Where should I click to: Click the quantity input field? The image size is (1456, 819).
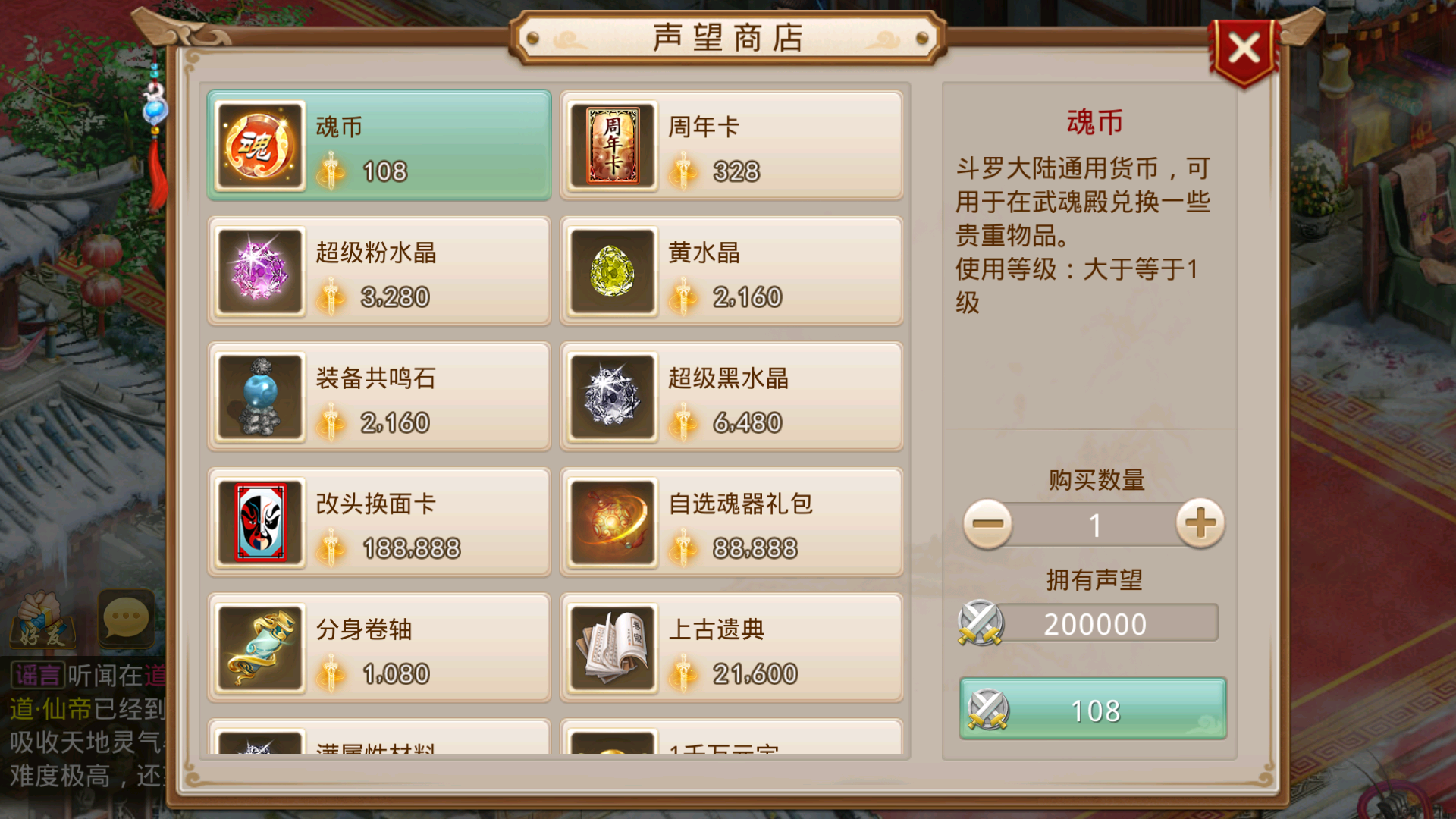click(1093, 523)
